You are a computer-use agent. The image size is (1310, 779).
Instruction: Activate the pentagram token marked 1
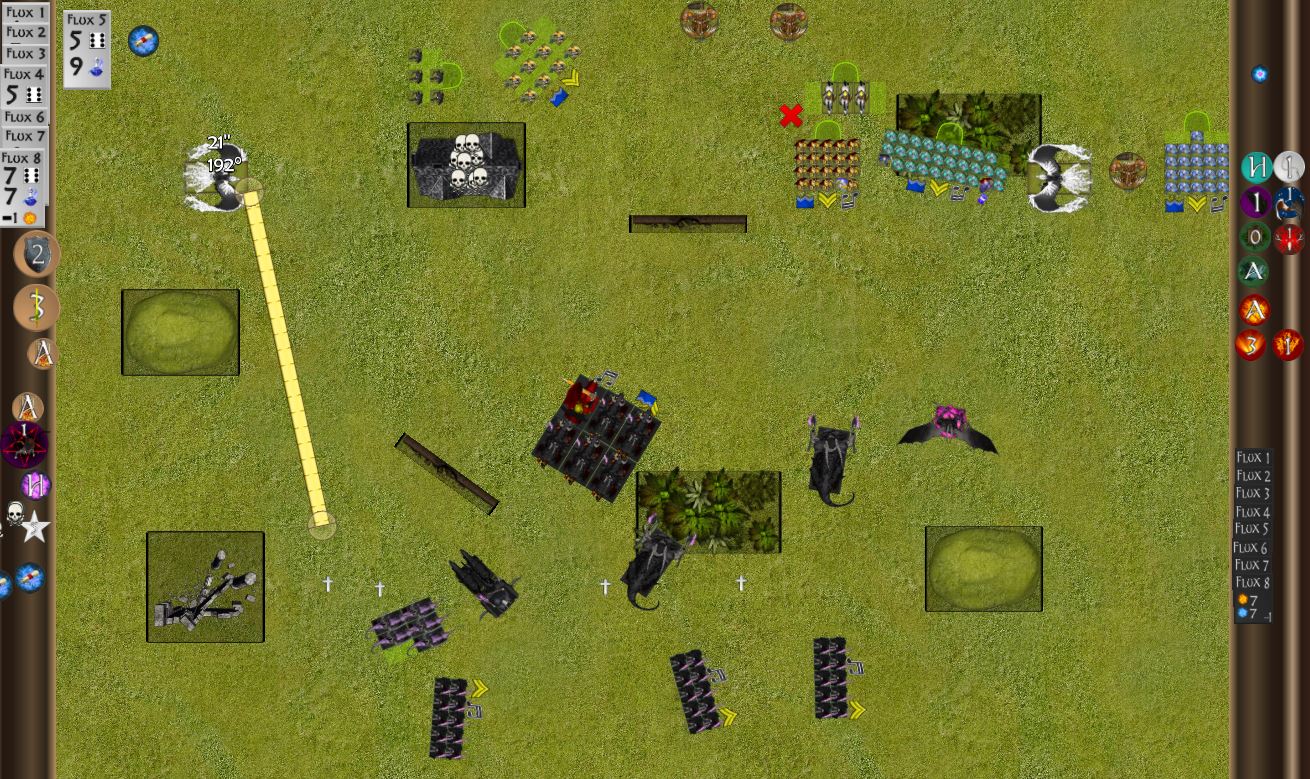click(x=24, y=444)
